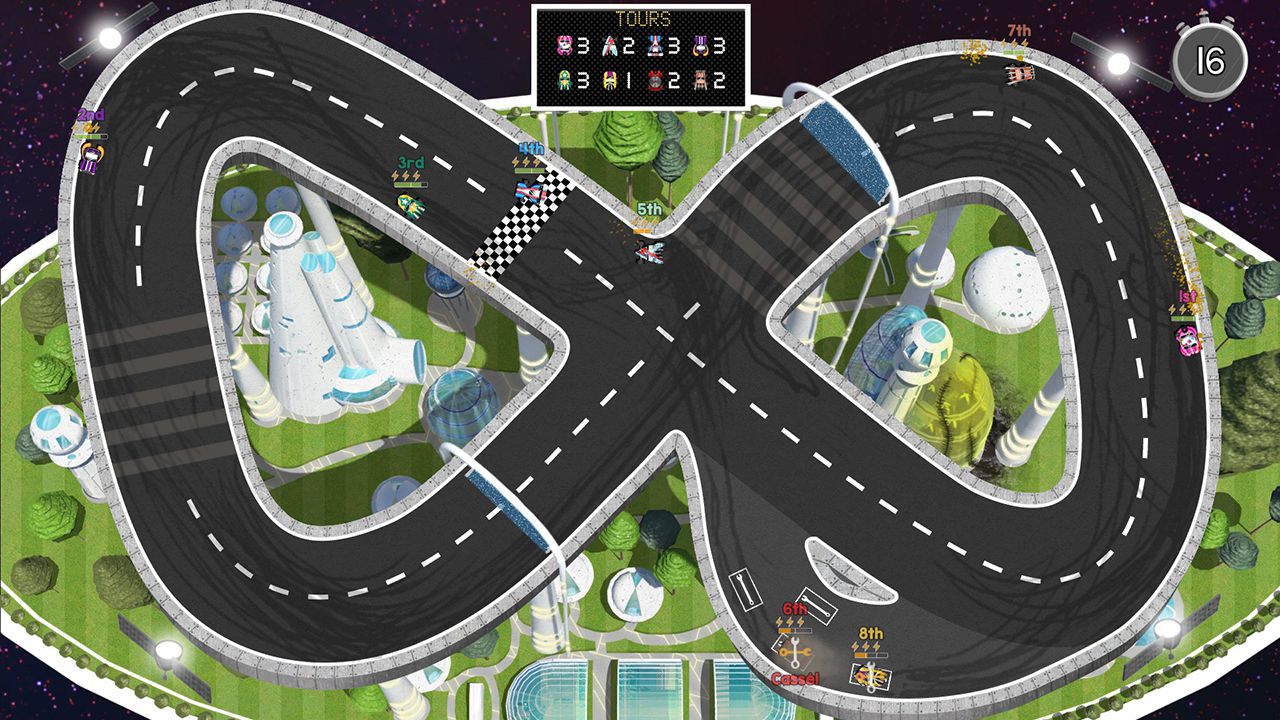Click the tan car icon showing 2 laps
The width and height of the screenshot is (1280, 720).
click(x=702, y=80)
